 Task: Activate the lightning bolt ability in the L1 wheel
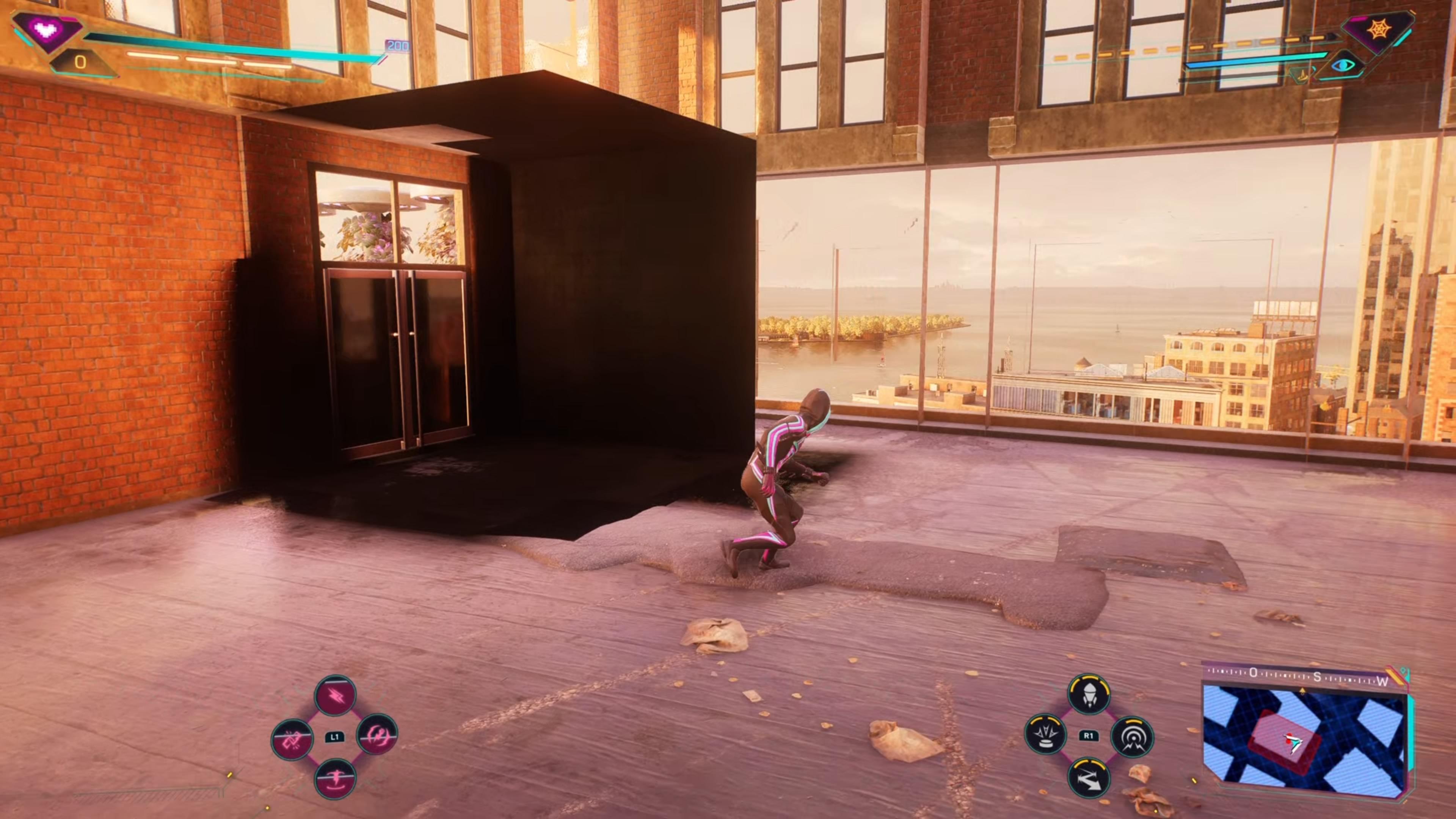[335, 696]
